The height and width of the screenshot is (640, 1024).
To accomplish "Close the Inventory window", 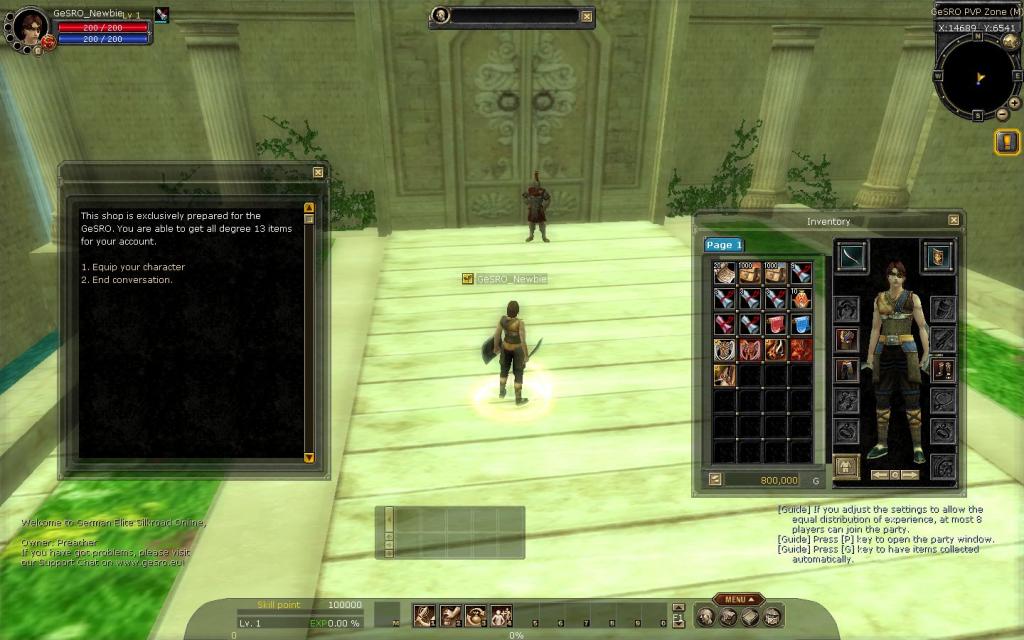I will coord(954,221).
